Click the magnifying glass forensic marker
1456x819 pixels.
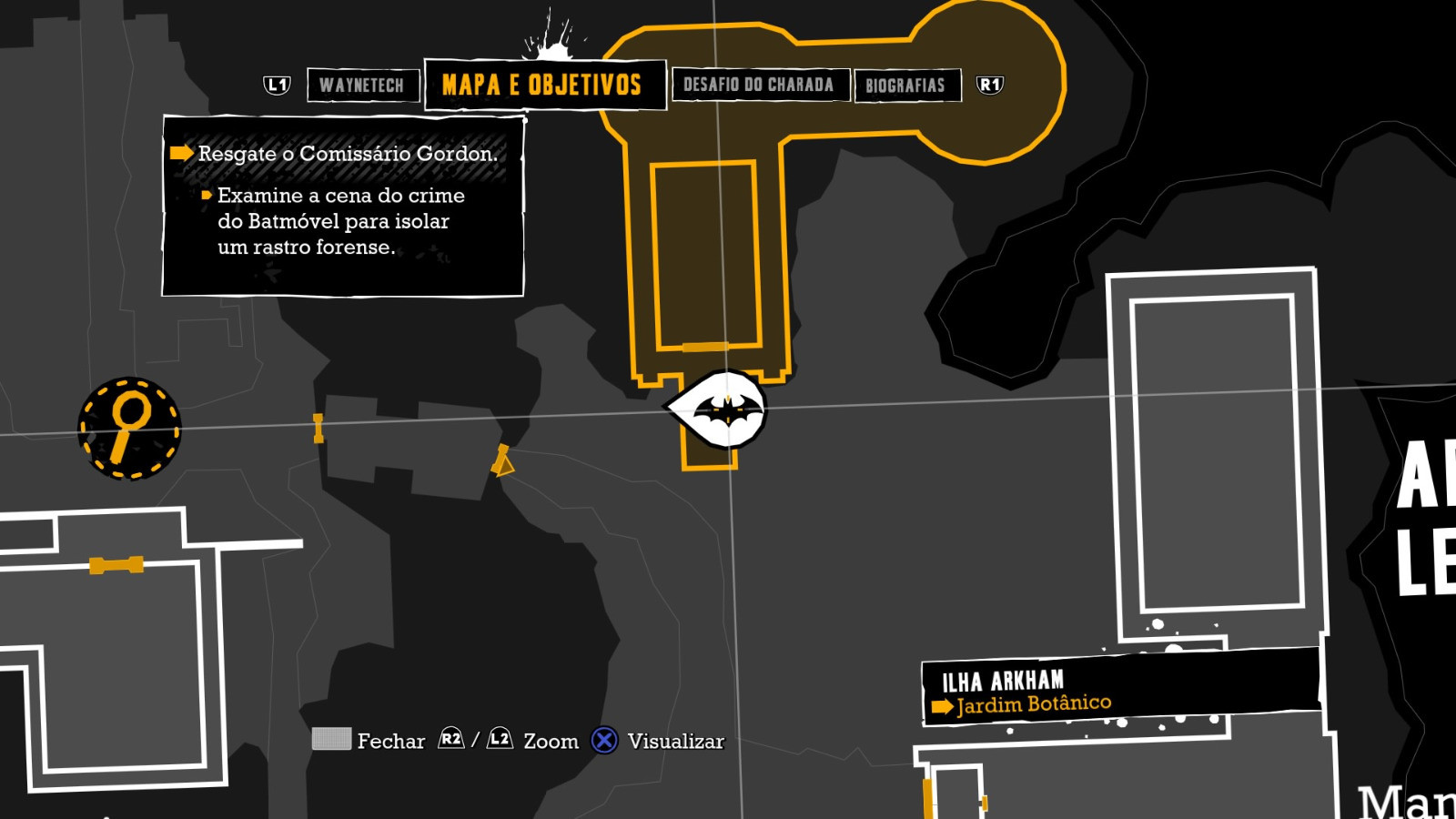pos(129,428)
